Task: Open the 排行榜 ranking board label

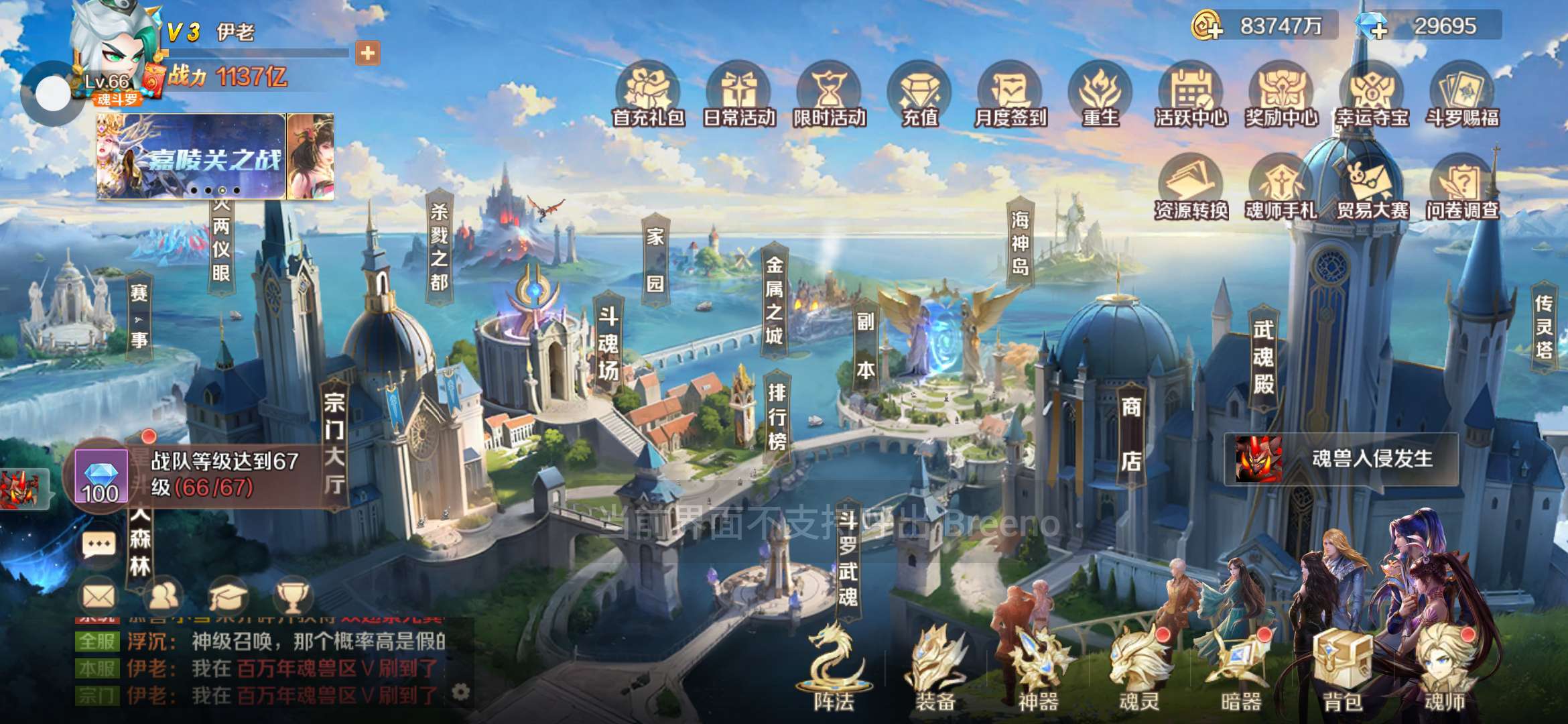Action: (777, 416)
